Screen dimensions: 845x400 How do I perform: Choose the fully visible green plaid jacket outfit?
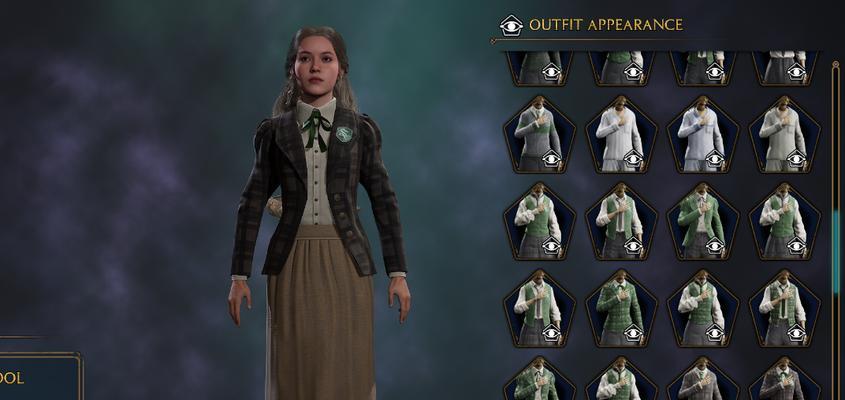tap(620, 307)
